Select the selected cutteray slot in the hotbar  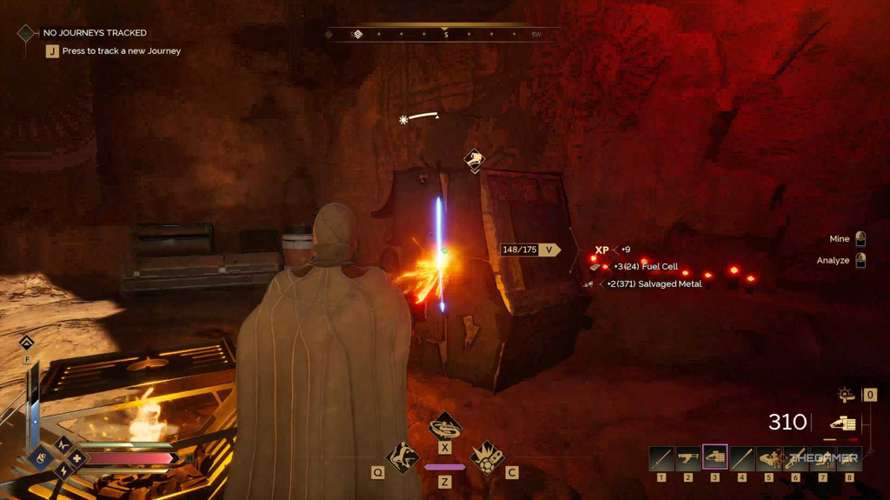click(714, 458)
